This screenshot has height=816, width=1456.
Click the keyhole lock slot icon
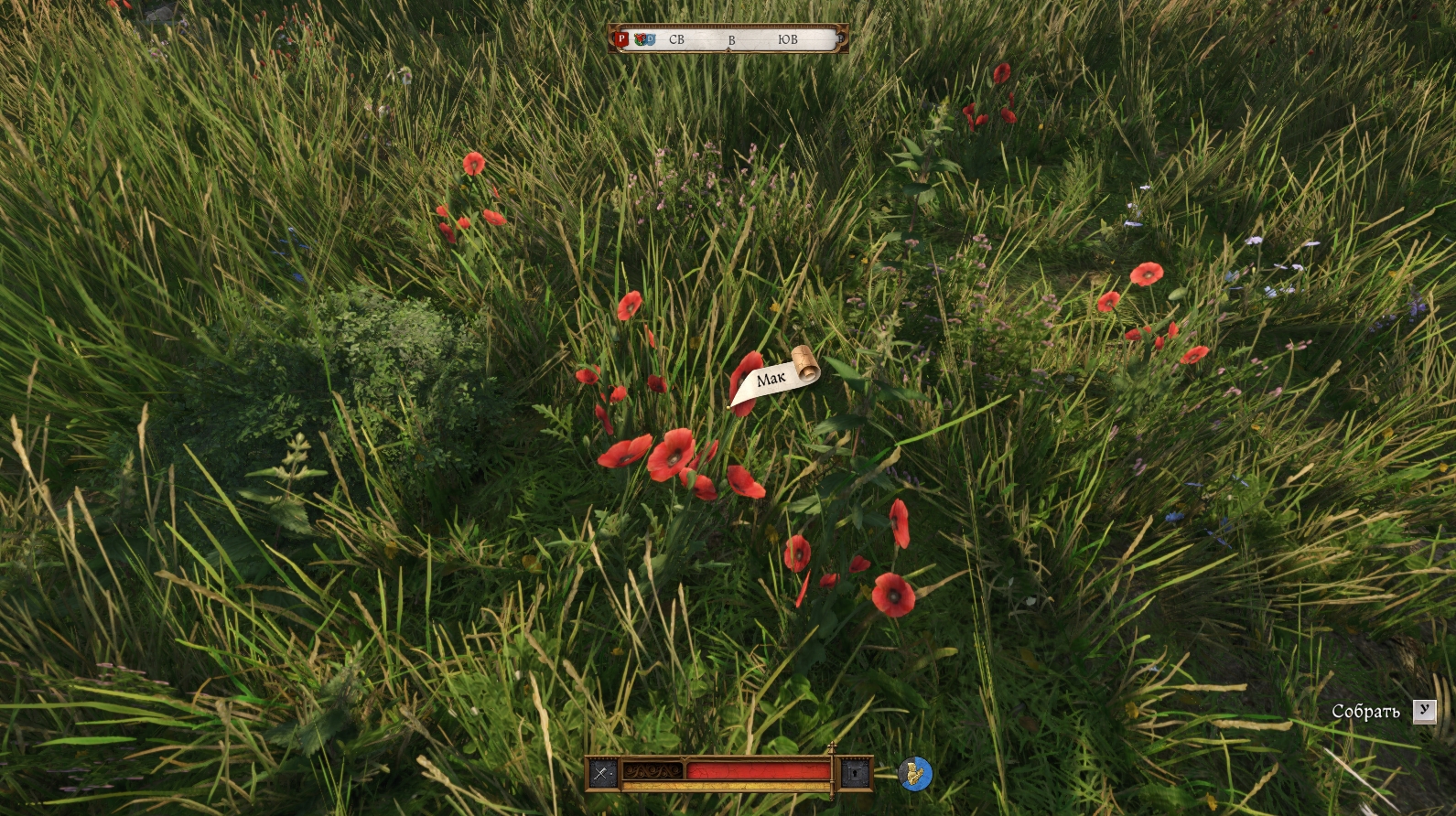pyautogui.click(x=856, y=774)
